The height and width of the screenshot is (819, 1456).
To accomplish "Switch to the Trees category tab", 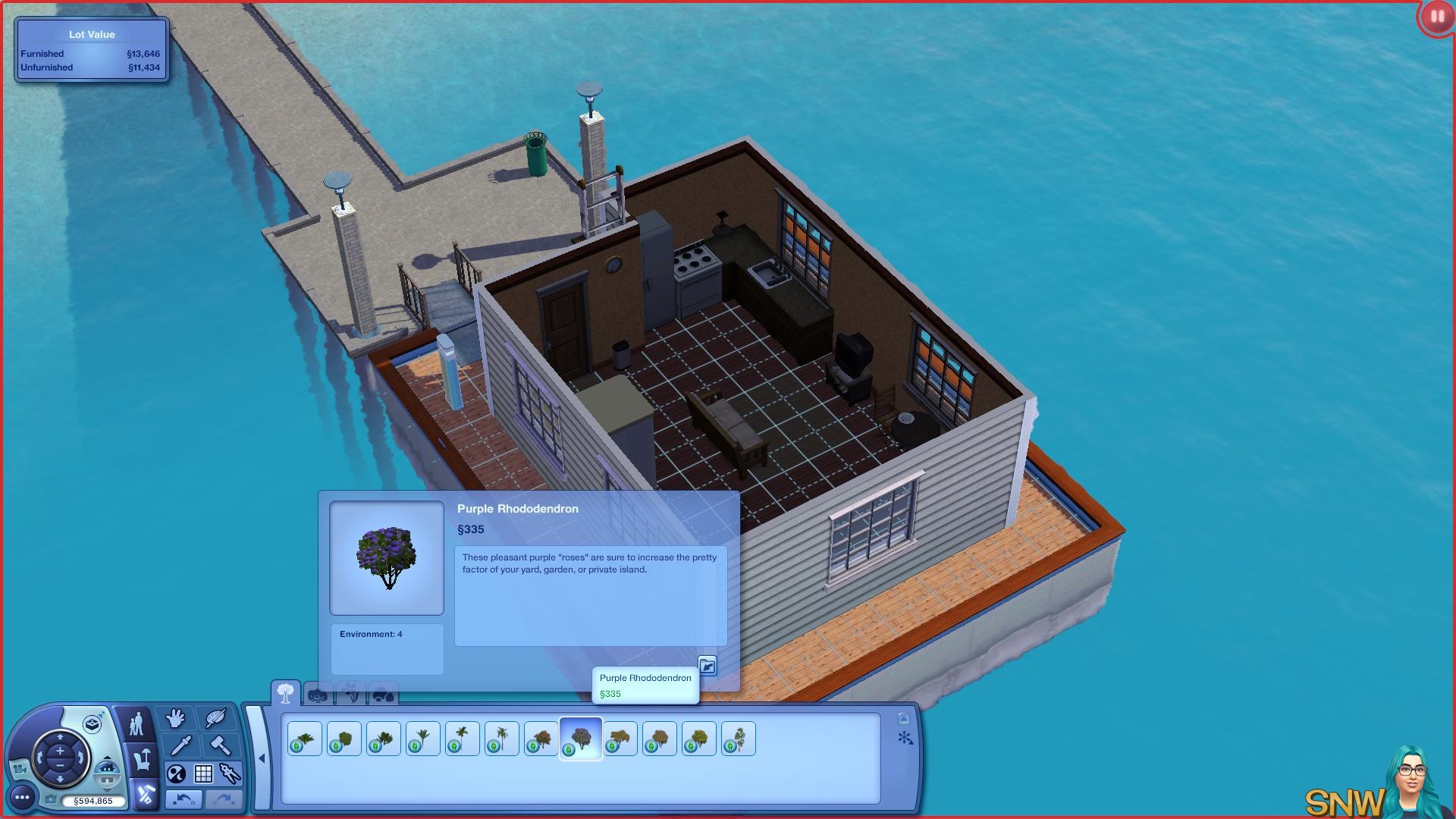I will coord(286,693).
